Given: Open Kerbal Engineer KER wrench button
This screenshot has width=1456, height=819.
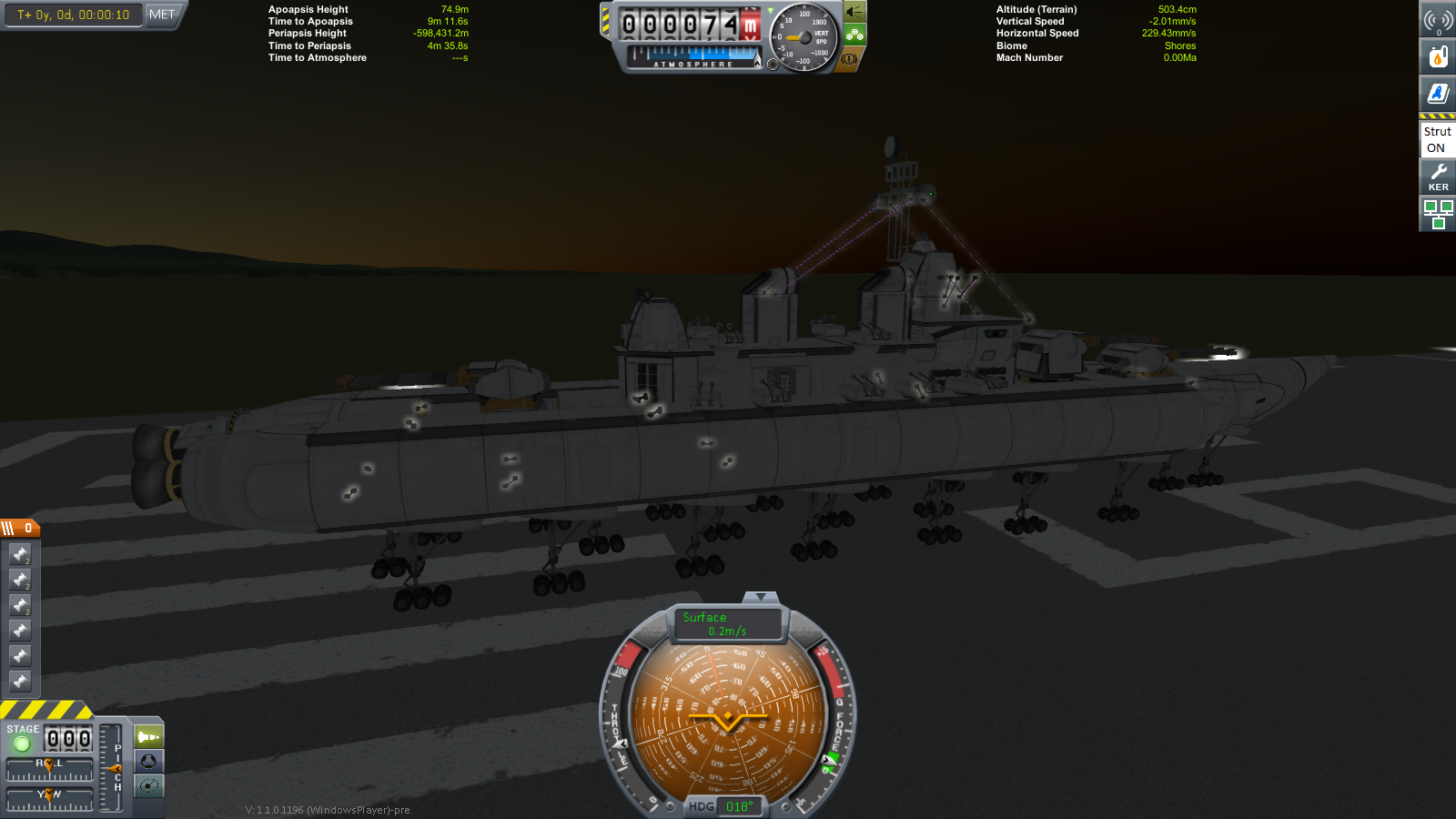Looking at the screenshot, I should pyautogui.click(x=1438, y=177).
